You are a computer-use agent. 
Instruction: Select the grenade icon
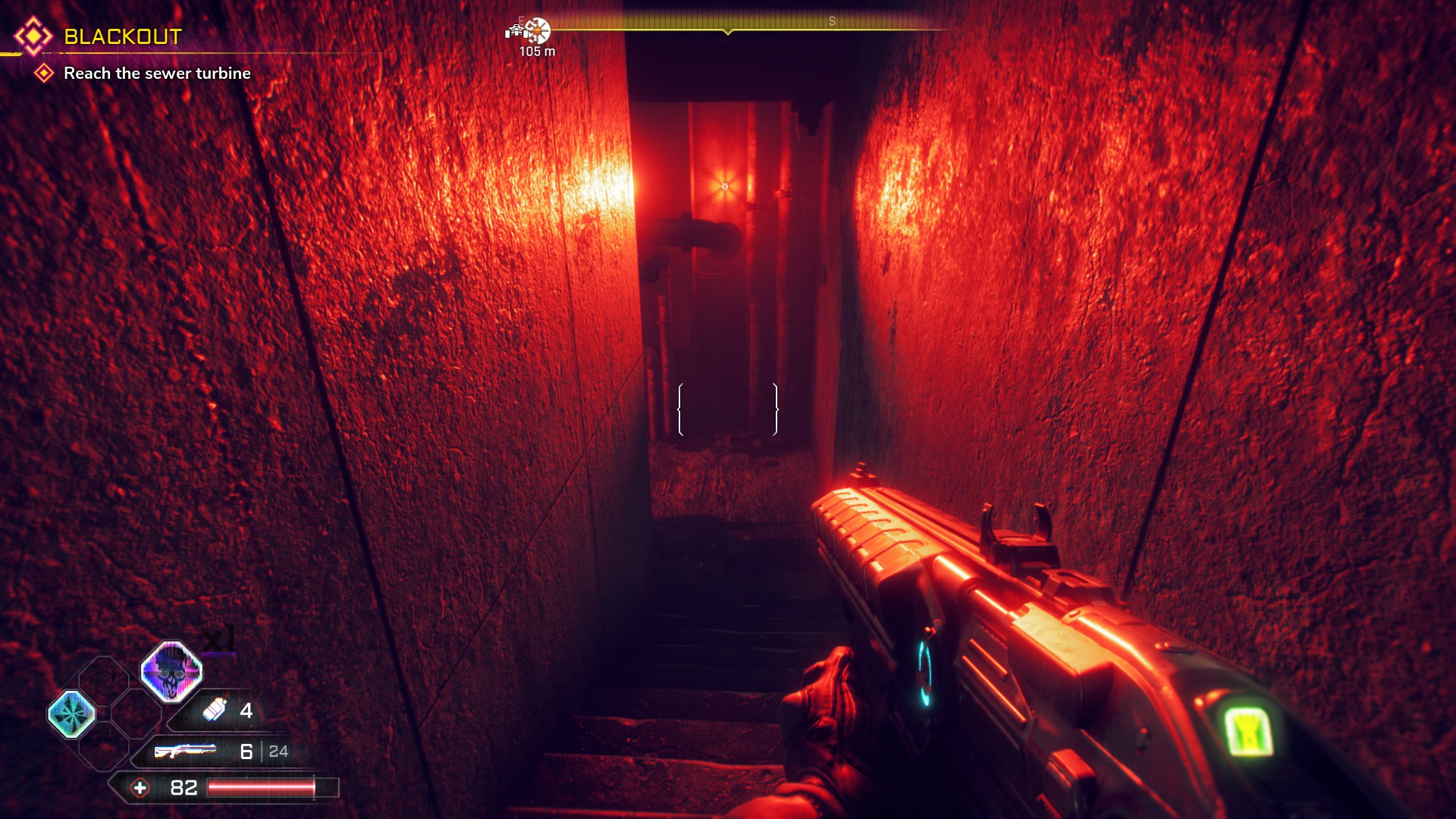tap(215, 710)
